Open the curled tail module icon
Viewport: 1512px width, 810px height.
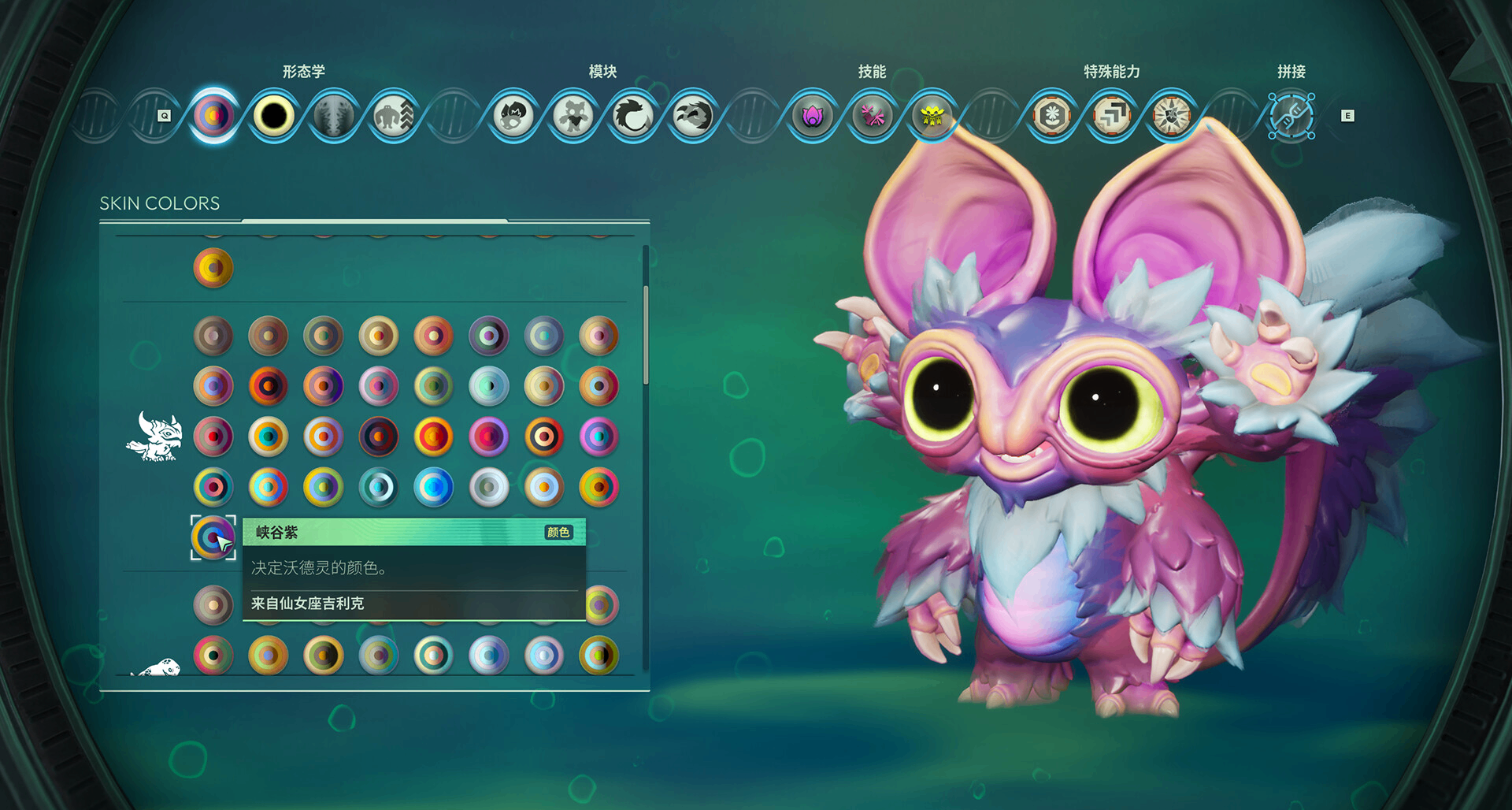pyautogui.click(x=632, y=116)
